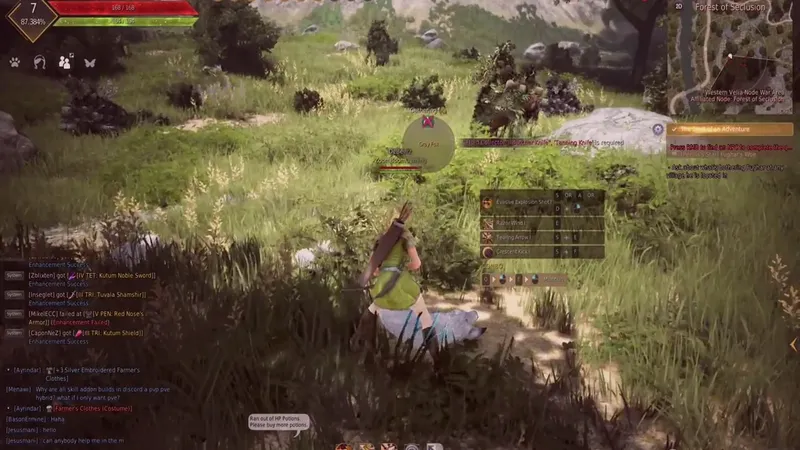Toggle the minimap 2D mode button
800x450 pixels.
(679, 6)
